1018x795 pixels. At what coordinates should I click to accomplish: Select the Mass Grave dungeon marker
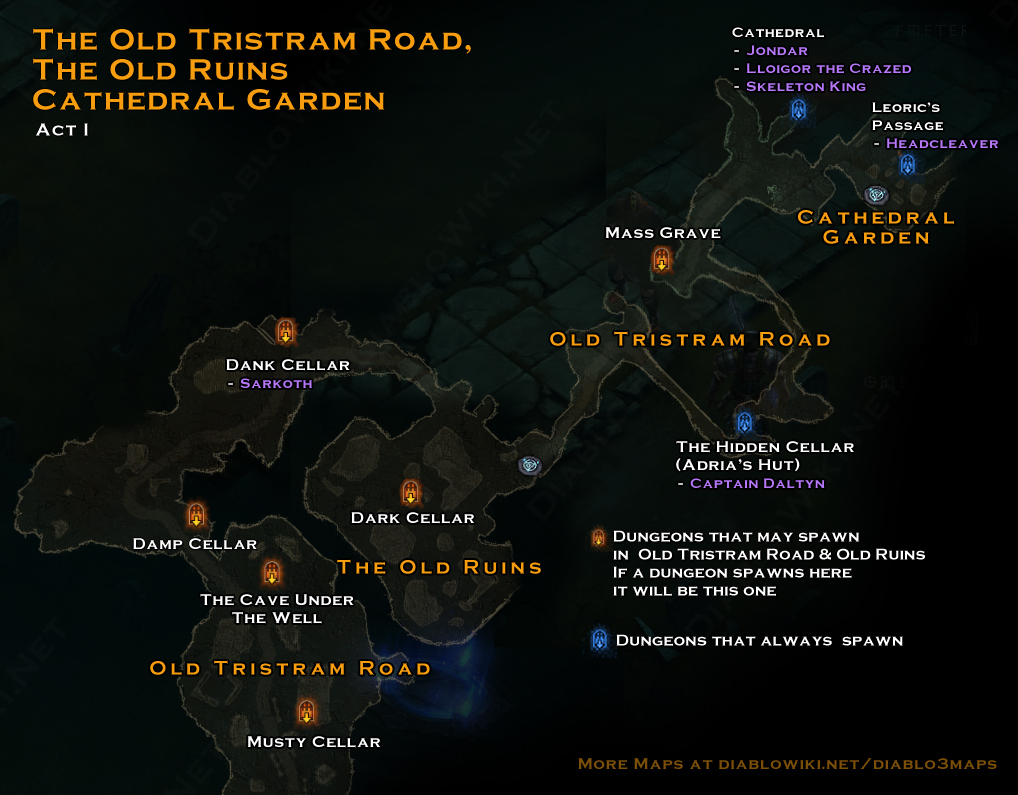[661, 260]
